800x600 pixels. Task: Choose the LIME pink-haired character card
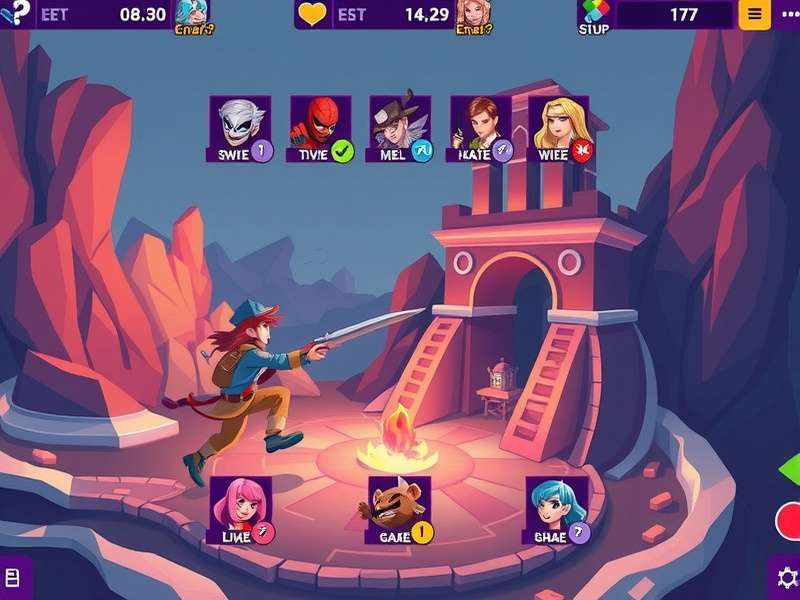click(x=240, y=508)
